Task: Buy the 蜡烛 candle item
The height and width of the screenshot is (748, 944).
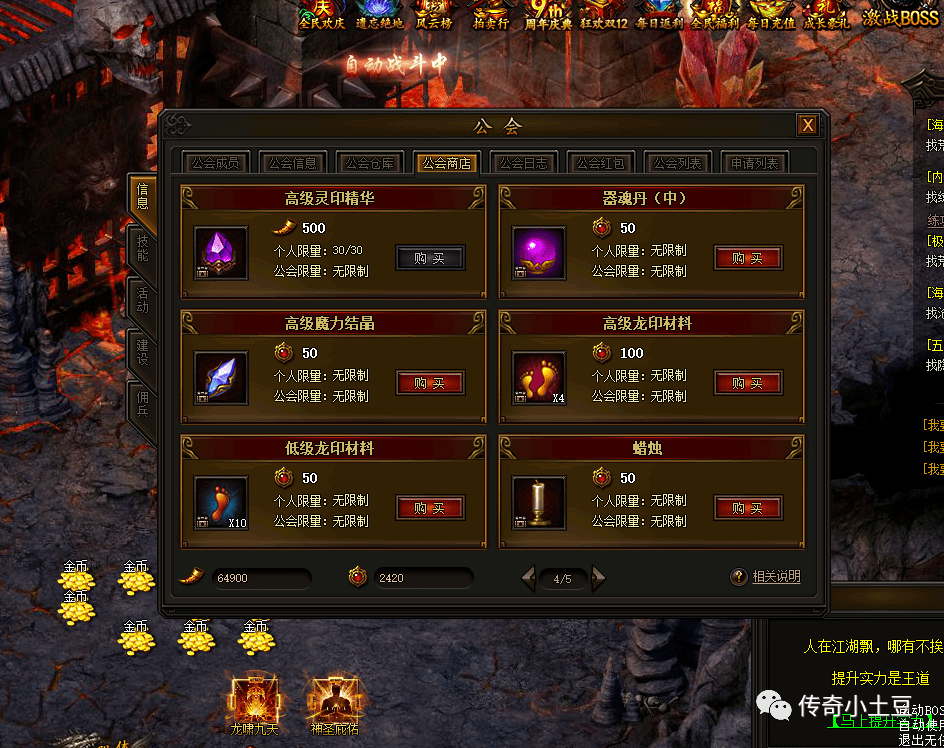Action: (x=748, y=508)
